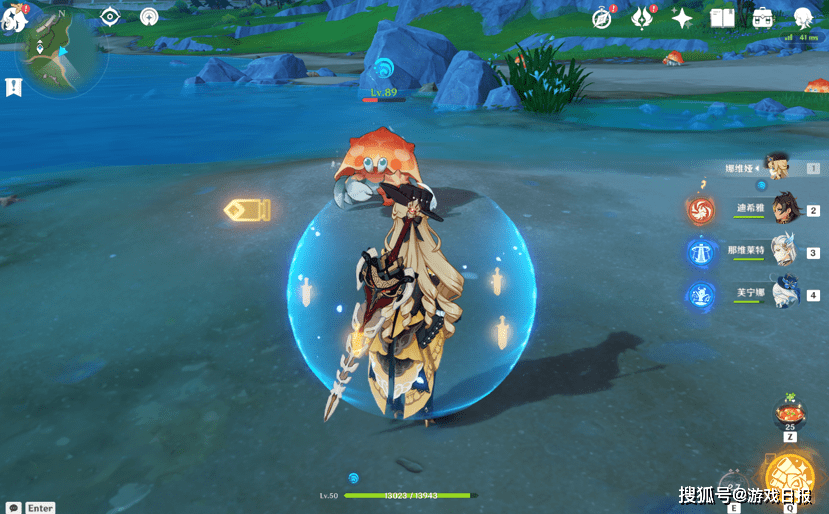
Task: Trigger 迪希雅's red pyro burst icon
Action: click(x=700, y=210)
